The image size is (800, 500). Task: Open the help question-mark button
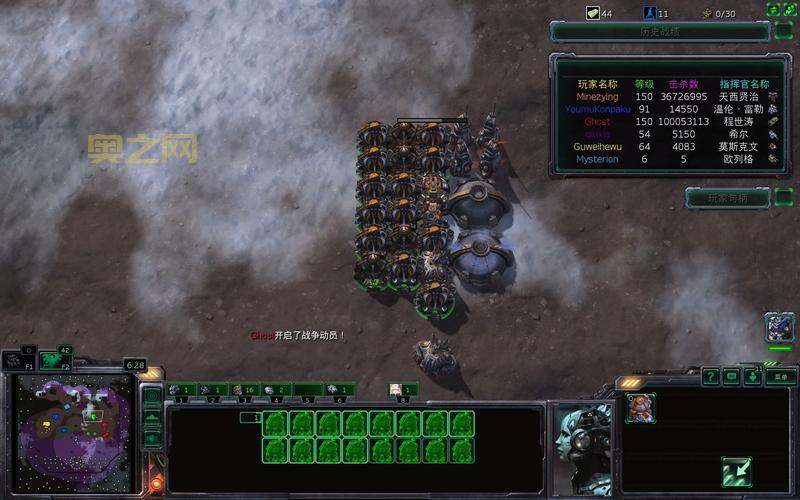click(x=710, y=377)
